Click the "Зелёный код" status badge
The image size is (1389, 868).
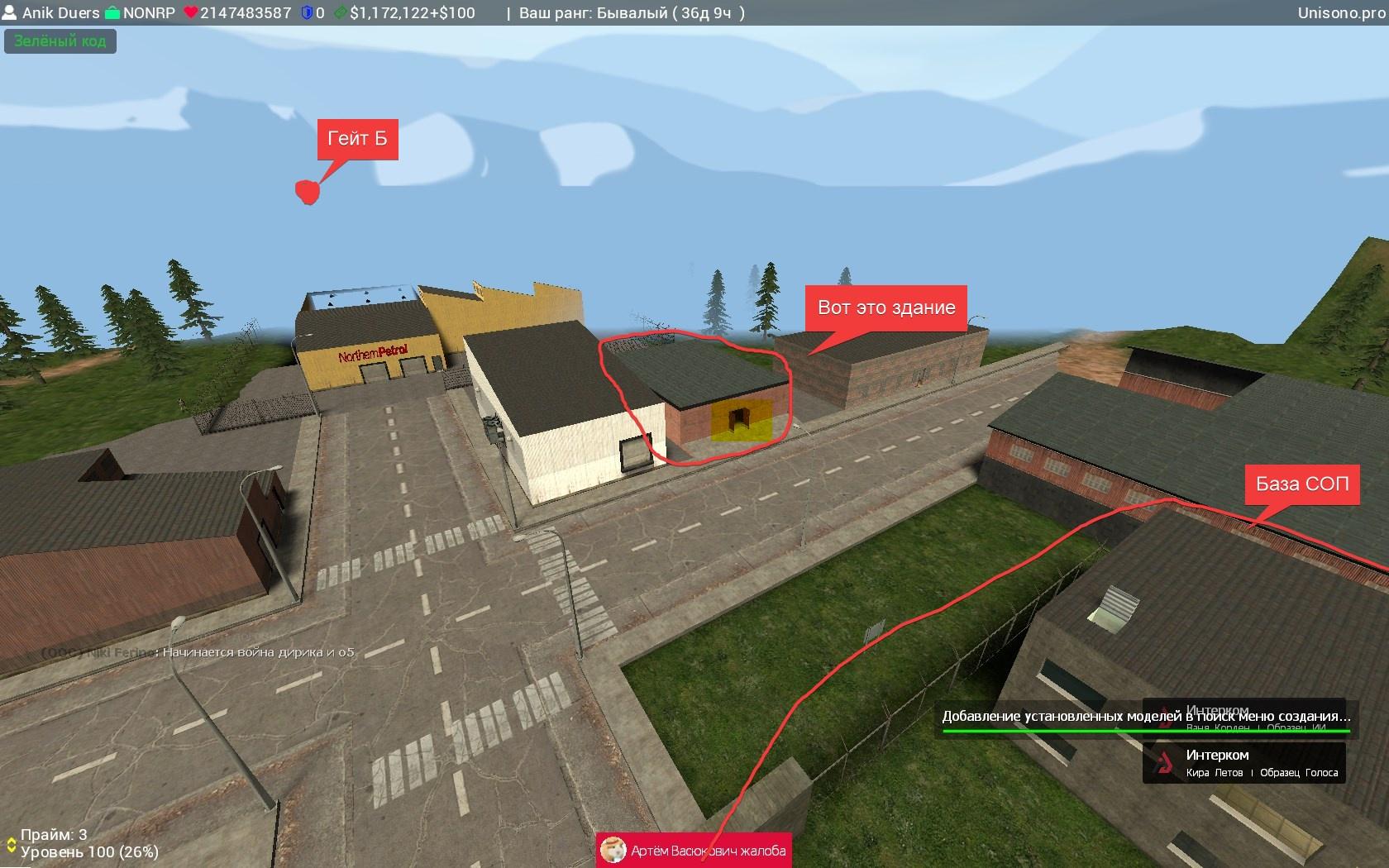(x=60, y=41)
